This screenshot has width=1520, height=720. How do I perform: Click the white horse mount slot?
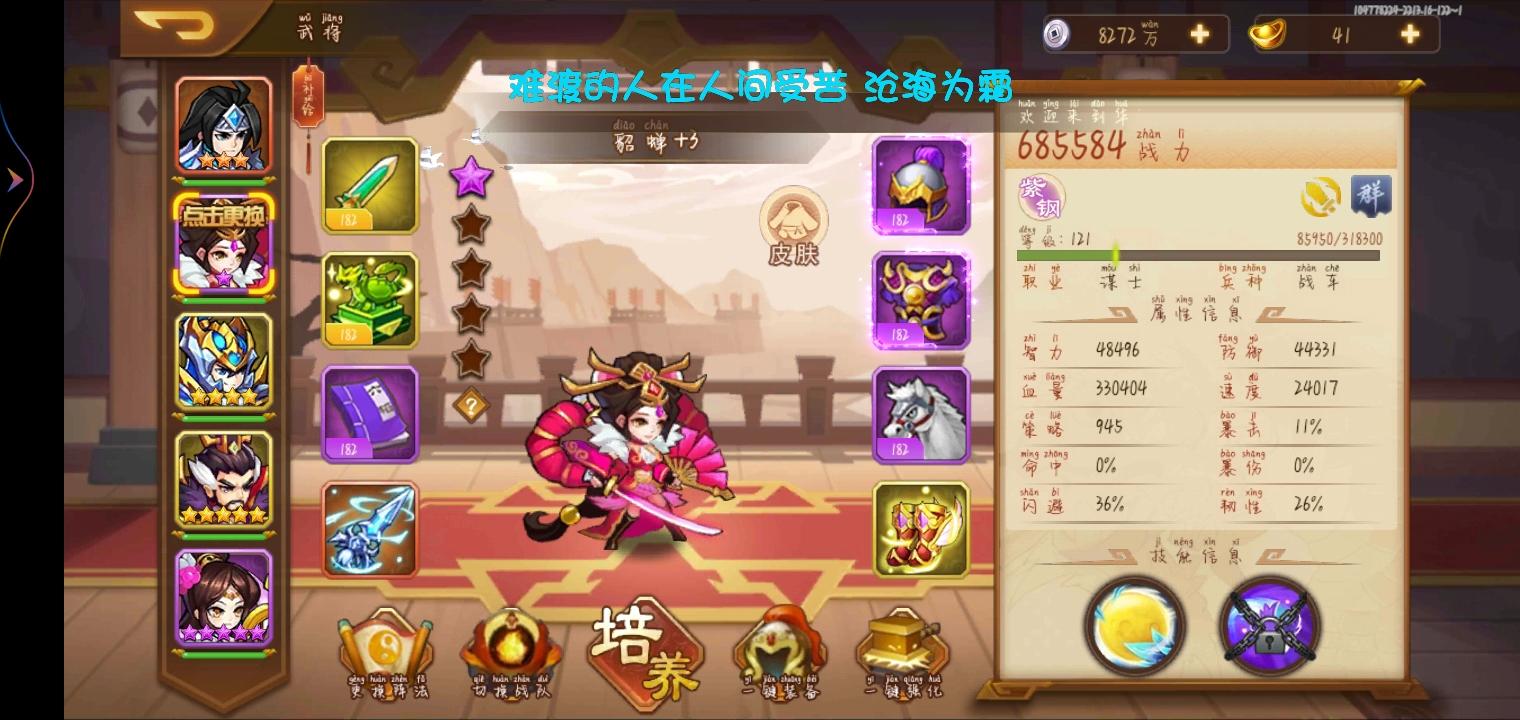[919, 413]
